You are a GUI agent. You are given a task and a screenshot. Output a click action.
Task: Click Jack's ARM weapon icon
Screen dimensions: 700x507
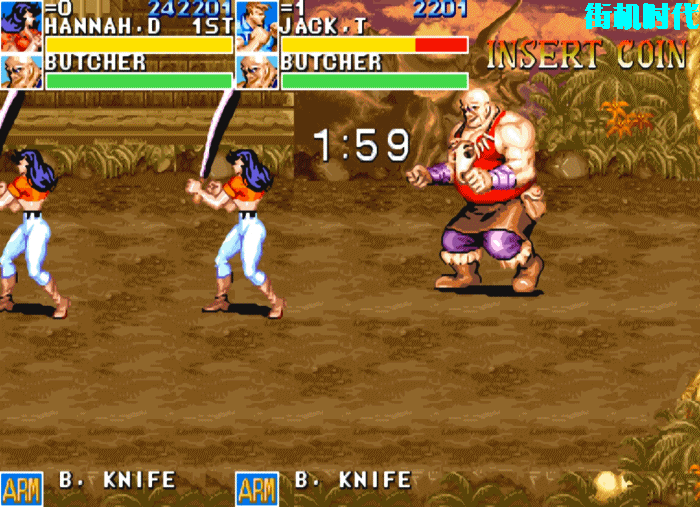[257, 489]
